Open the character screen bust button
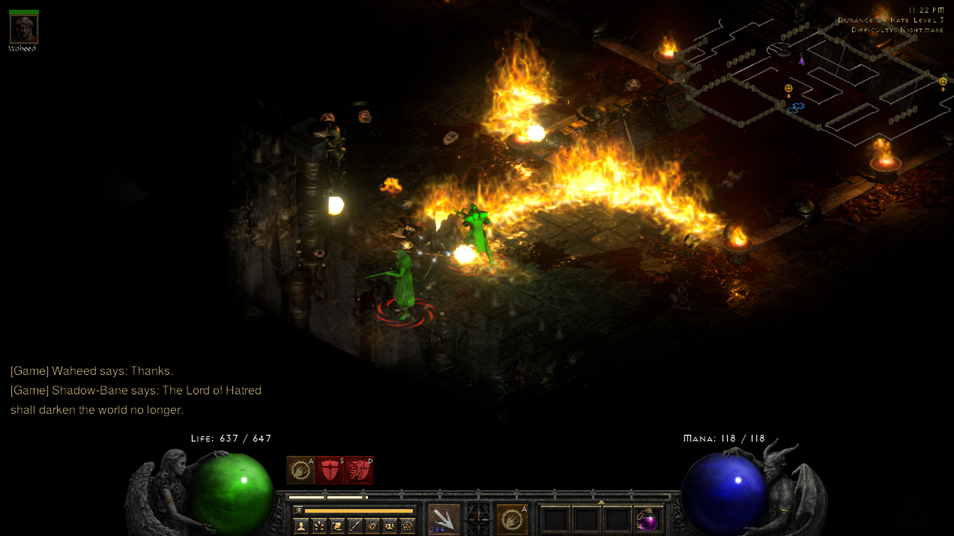Viewport: 954px width, 536px height. 301,525
